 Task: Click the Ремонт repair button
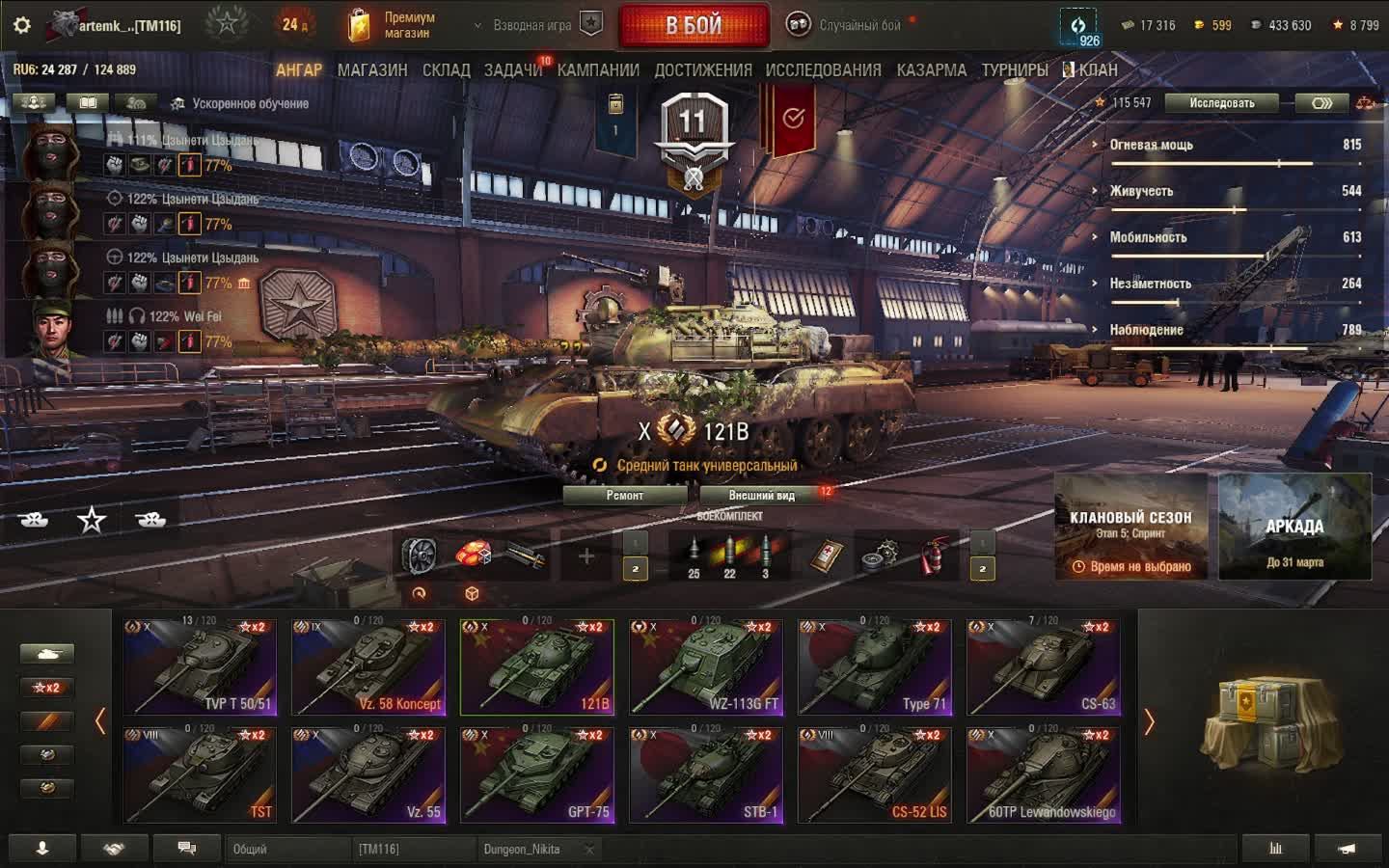[625, 496]
